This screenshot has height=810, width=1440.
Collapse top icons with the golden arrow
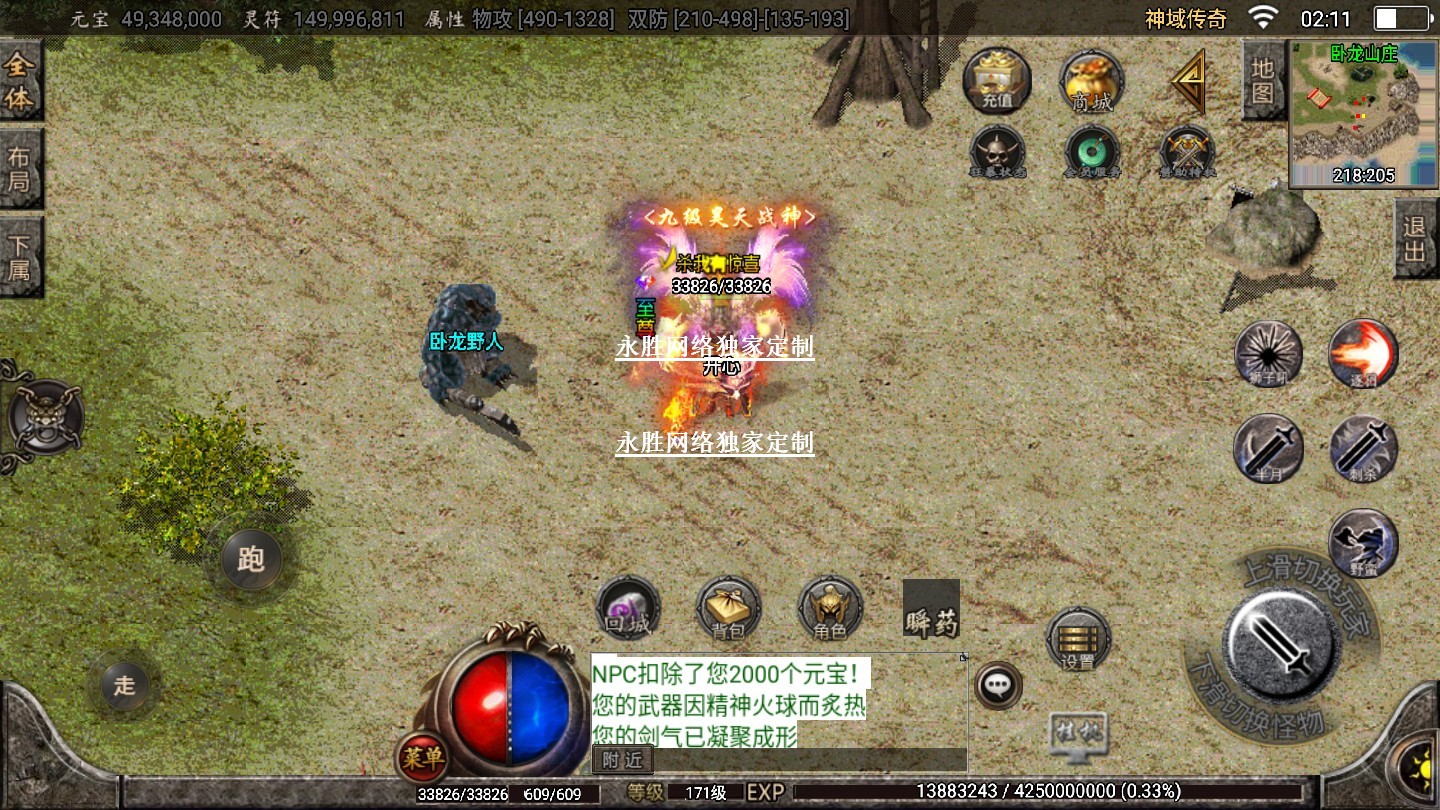click(1189, 82)
